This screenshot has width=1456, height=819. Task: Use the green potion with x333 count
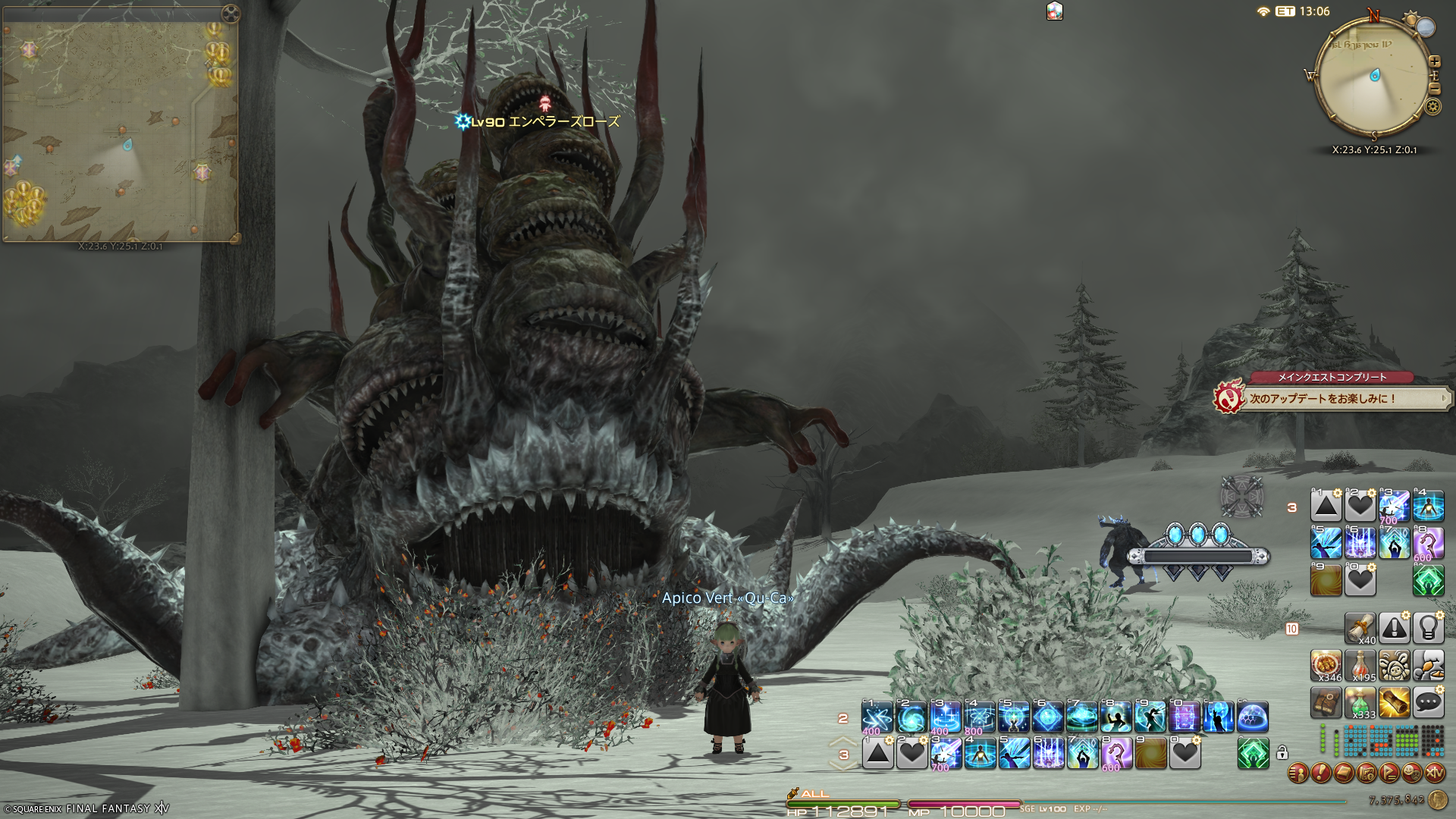pos(1360,703)
